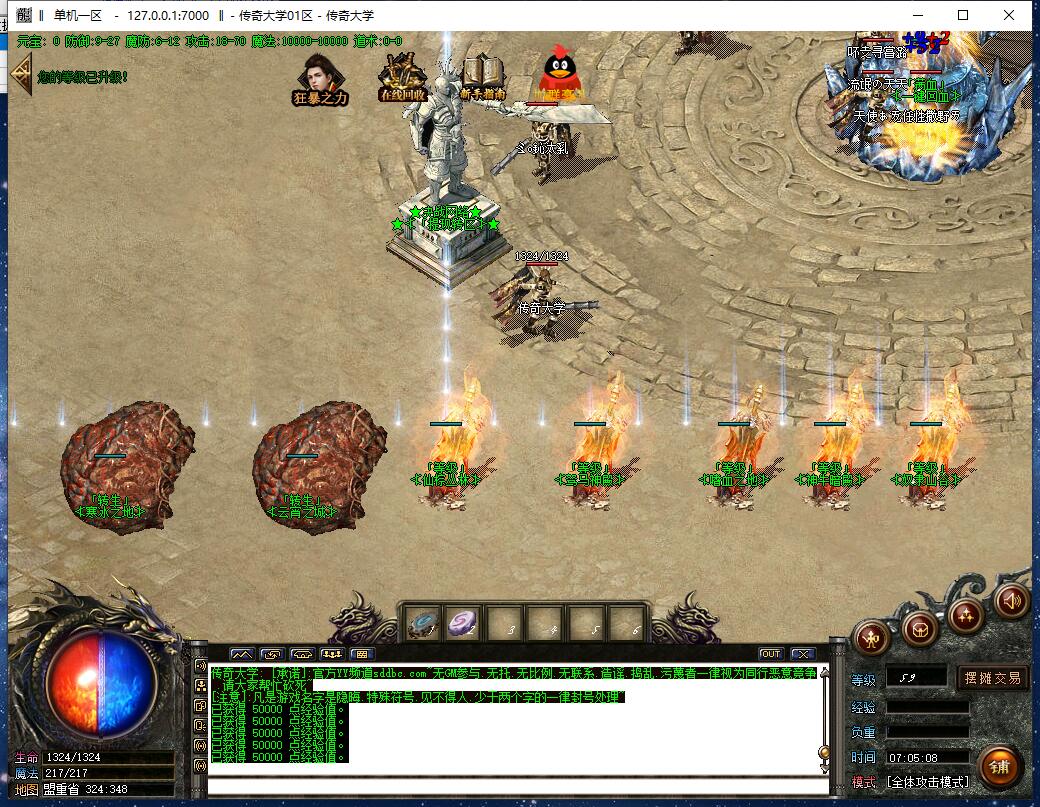Open the character figure round button
The height and width of the screenshot is (807, 1040).
coord(872,638)
